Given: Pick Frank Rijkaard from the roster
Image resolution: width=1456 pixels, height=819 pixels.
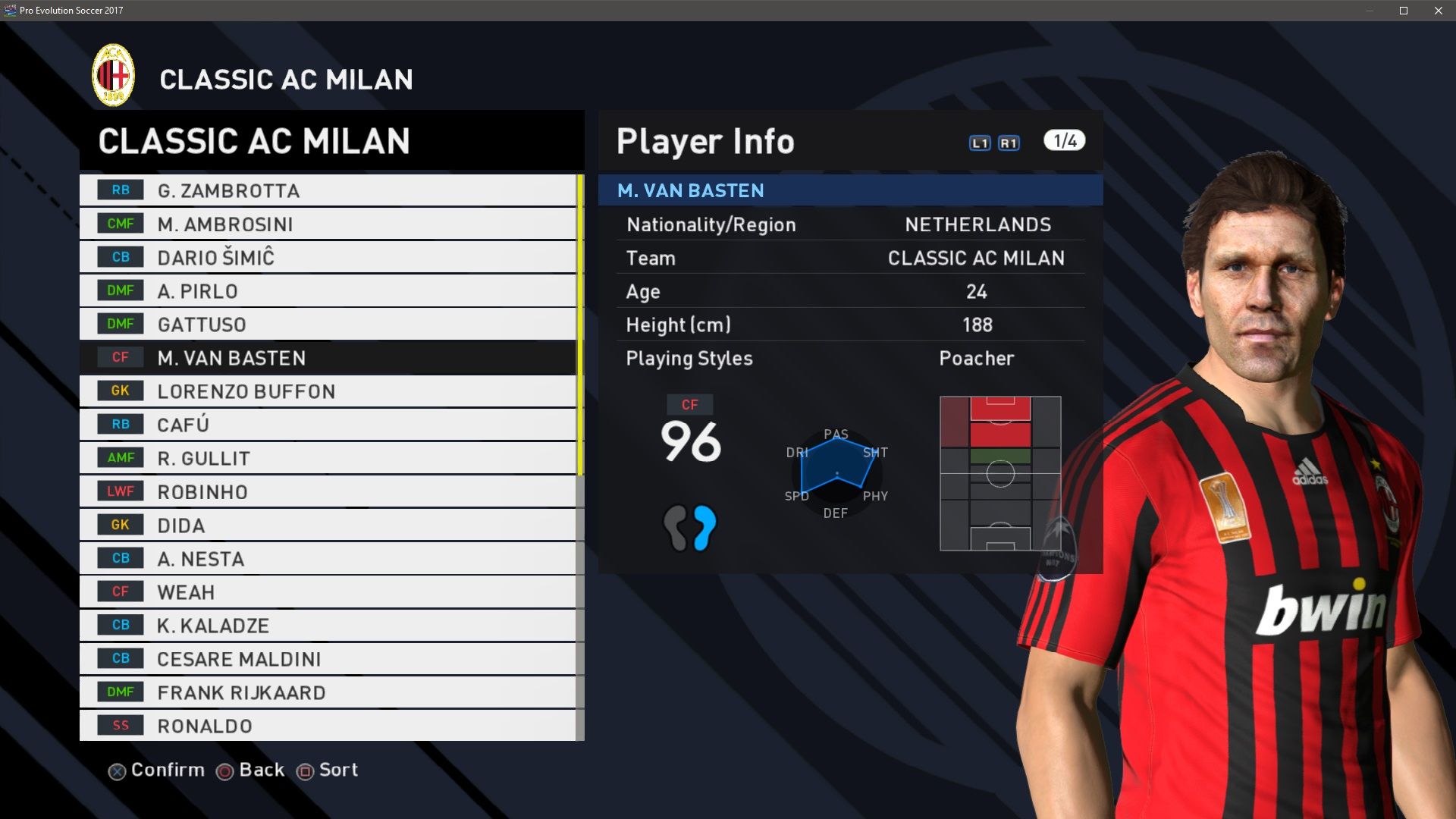Looking at the screenshot, I should point(328,692).
